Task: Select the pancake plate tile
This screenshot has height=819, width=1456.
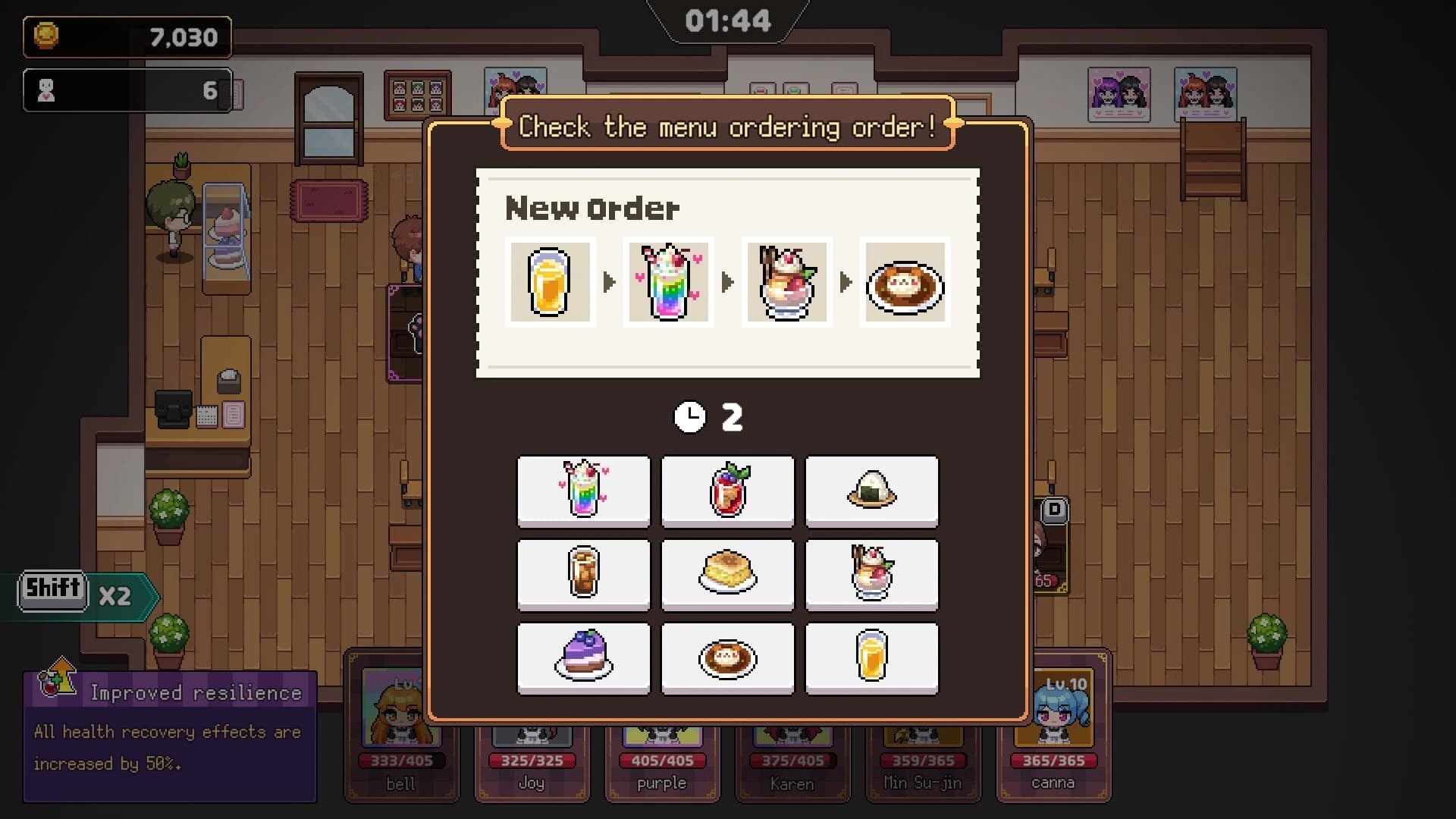Action: click(727, 575)
